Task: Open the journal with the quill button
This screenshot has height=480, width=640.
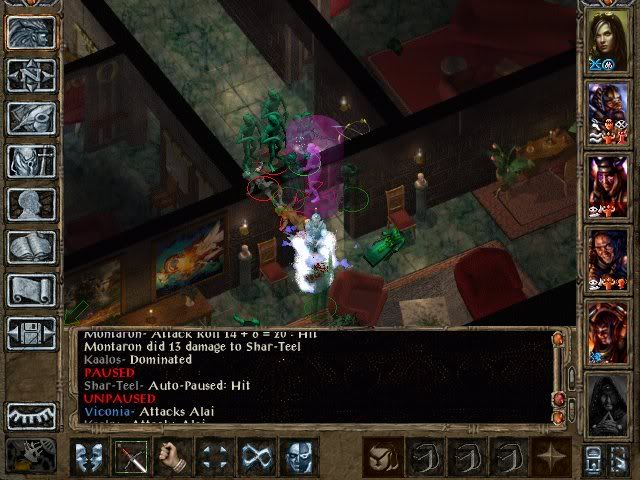Action: pyautogui.click(x=31, y=118)
